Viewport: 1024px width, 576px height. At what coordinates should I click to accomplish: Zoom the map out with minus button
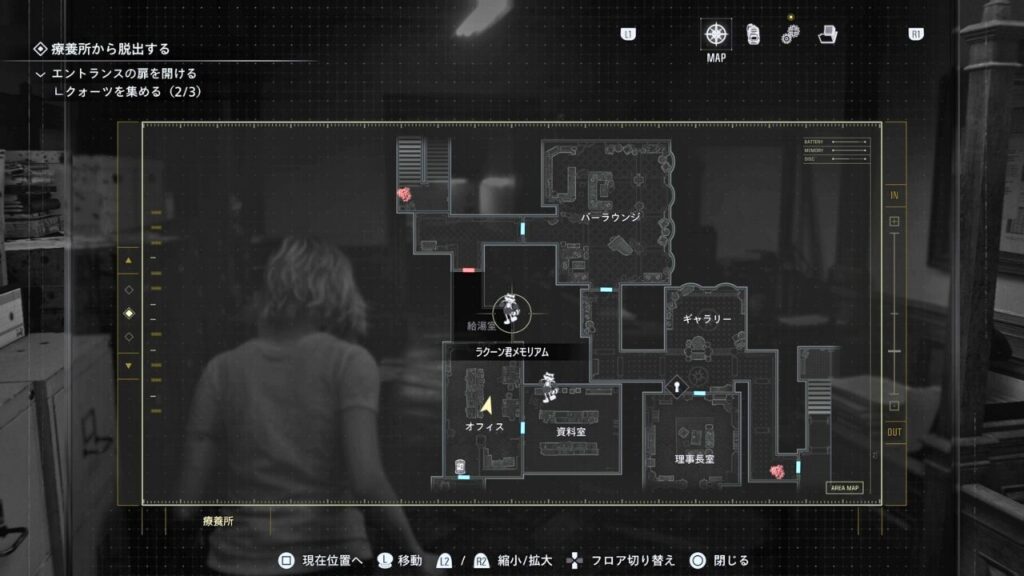894,406
